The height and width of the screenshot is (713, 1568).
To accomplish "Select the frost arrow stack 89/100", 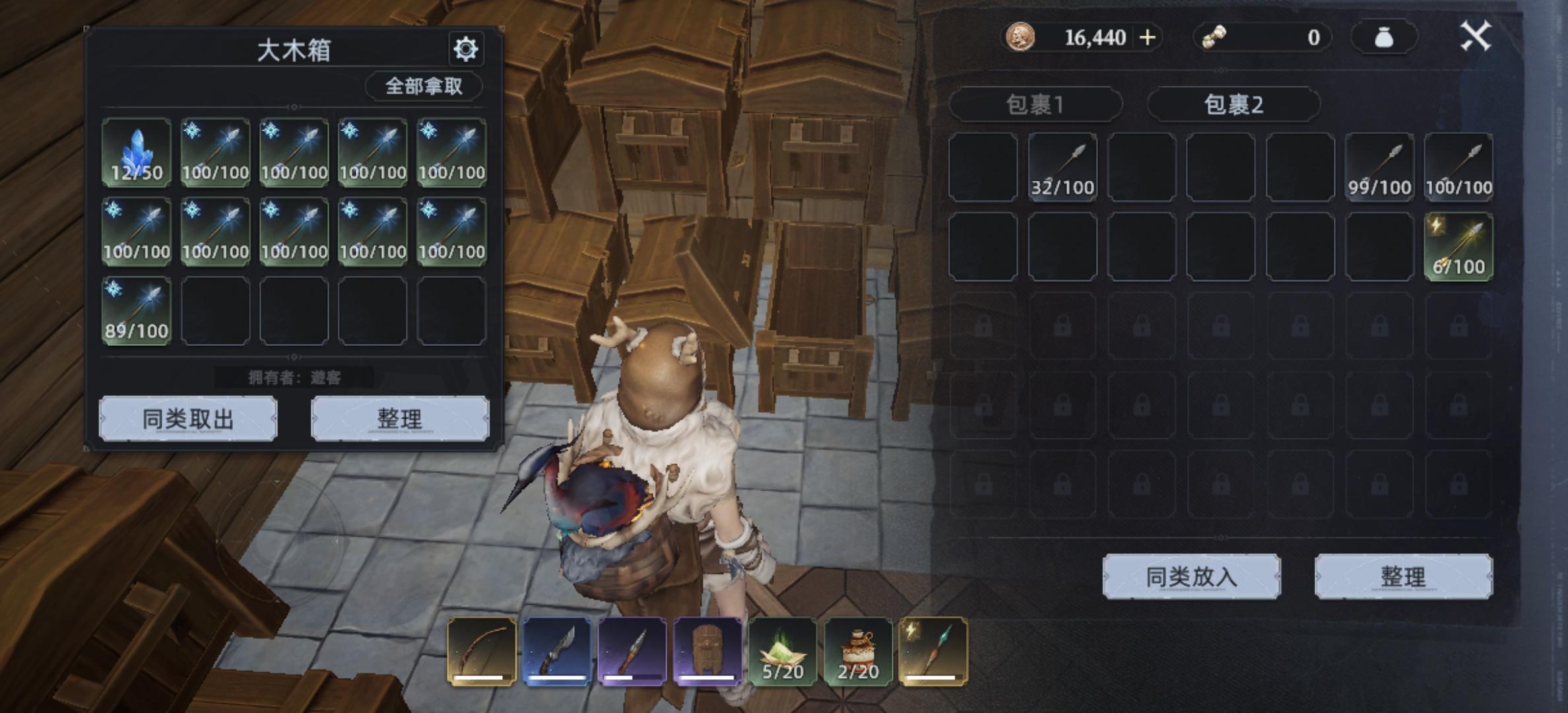I will tap(137, 311).
